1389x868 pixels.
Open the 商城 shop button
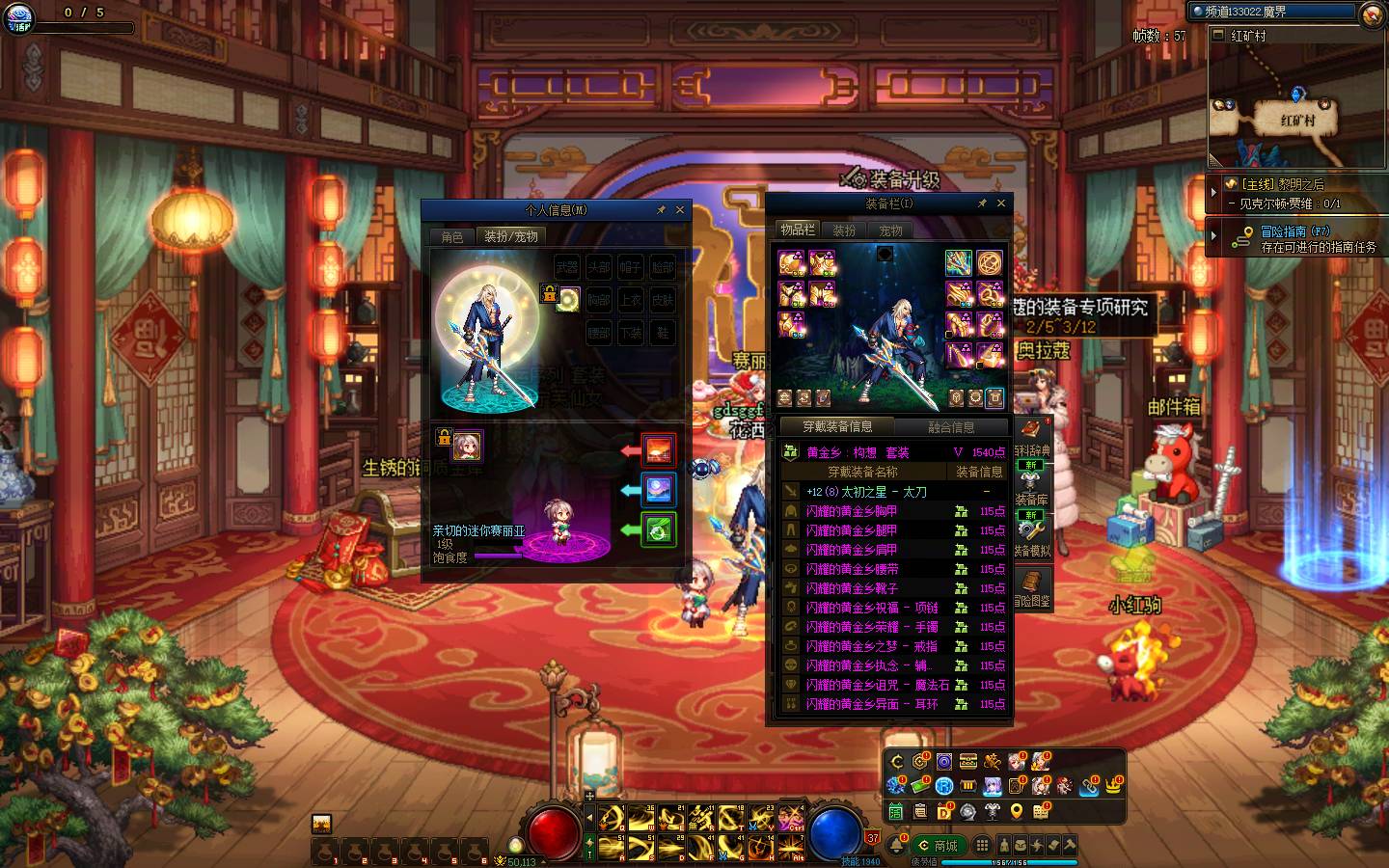(x=937, y=846)
